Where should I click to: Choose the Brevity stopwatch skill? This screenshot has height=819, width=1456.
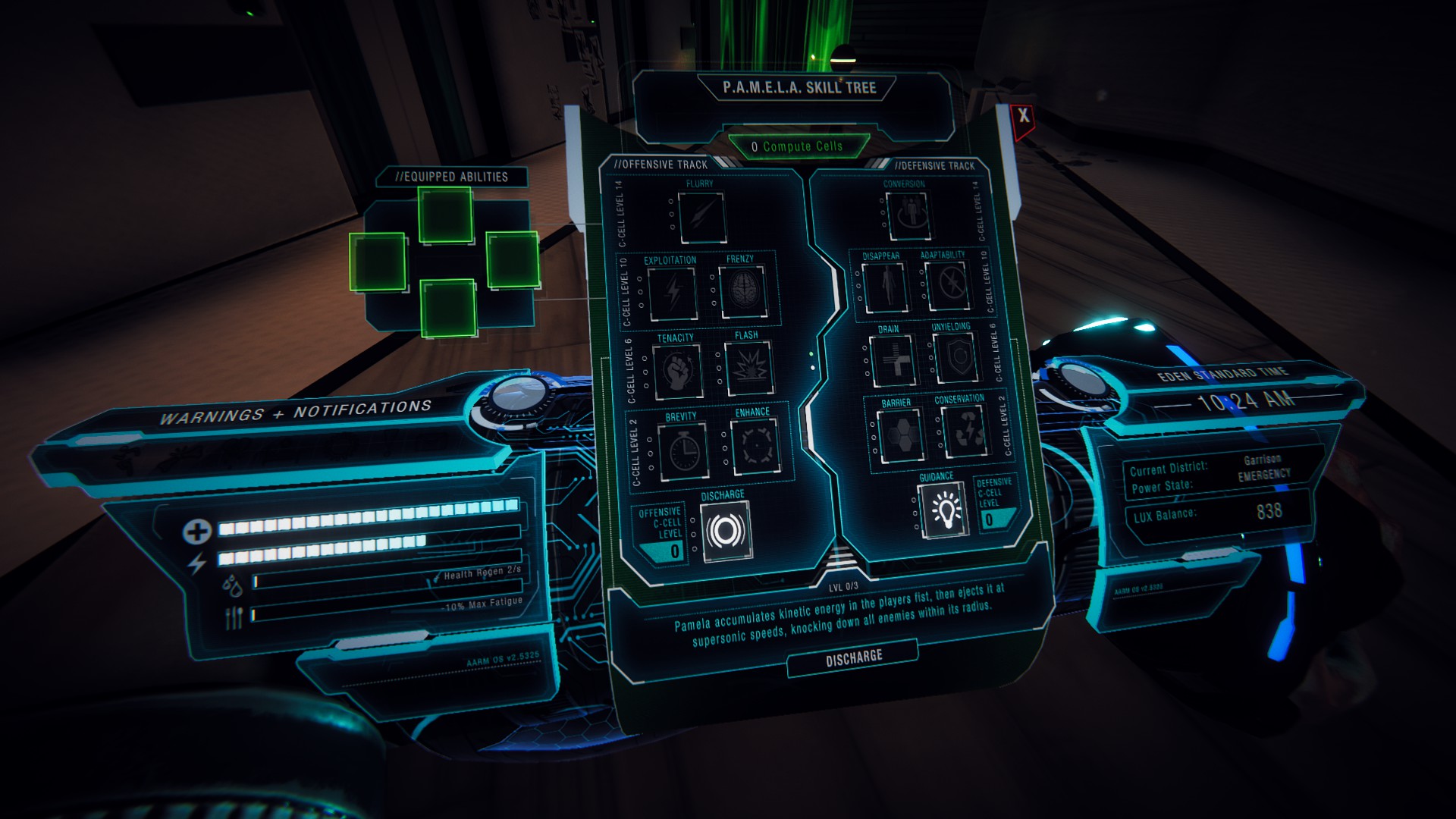coord(682,450)
